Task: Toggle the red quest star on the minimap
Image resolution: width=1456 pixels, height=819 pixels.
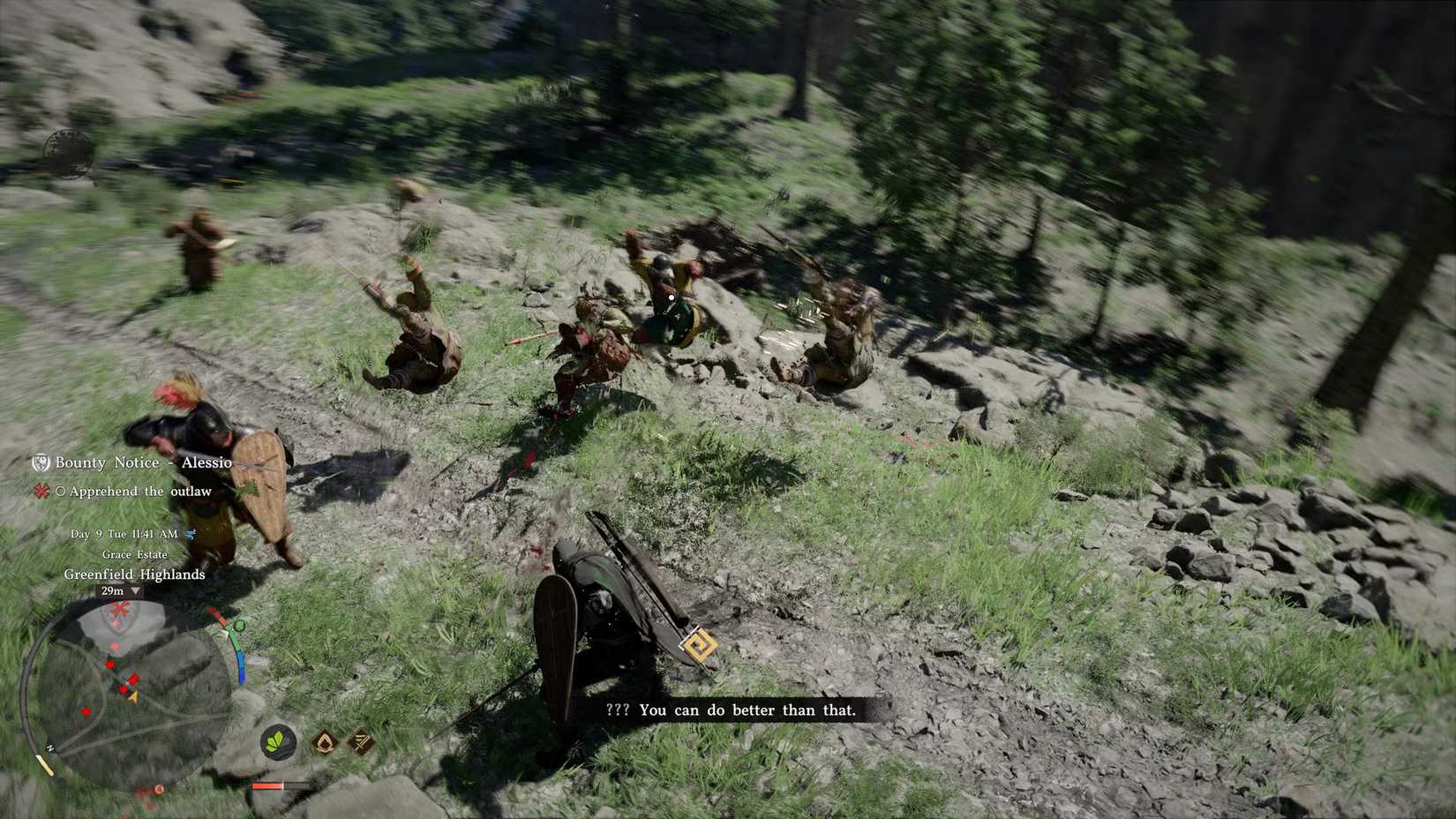Action: click(120, 608)
